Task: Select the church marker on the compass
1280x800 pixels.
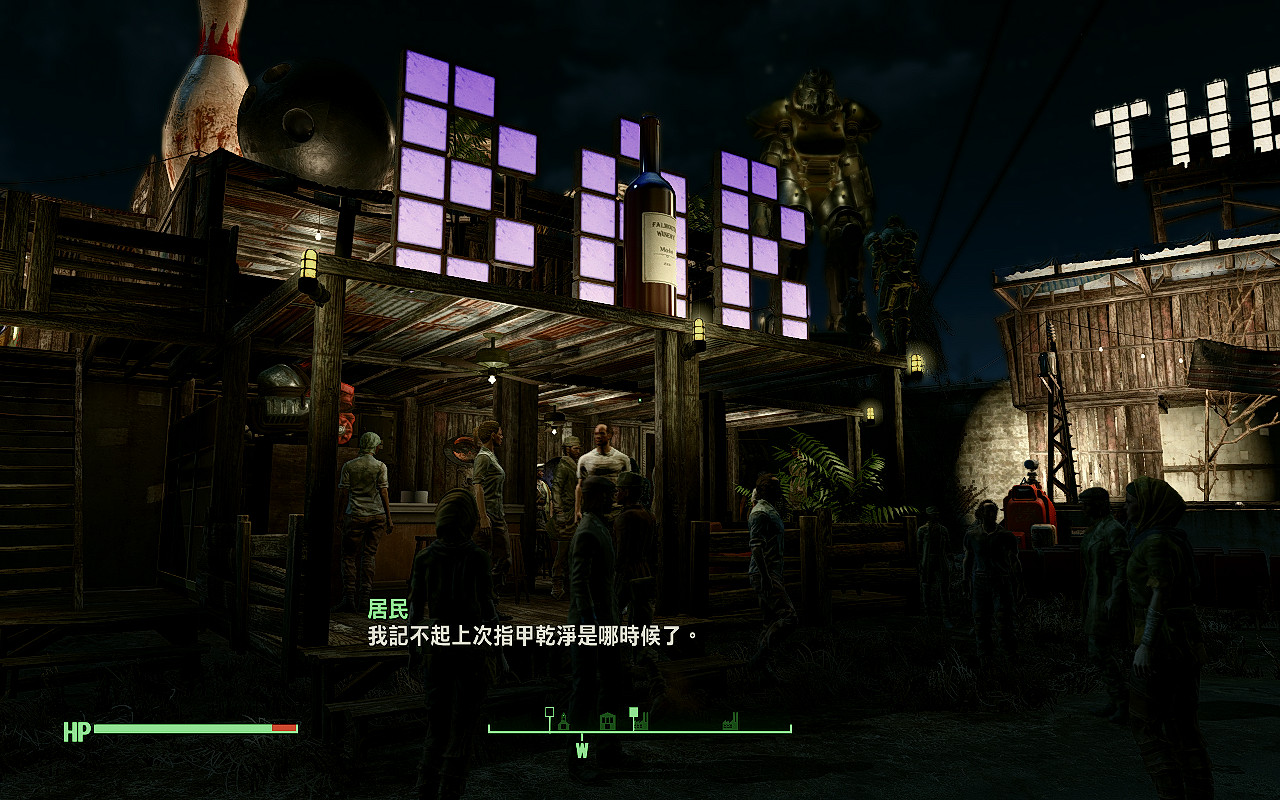Action: click(564, 721)
